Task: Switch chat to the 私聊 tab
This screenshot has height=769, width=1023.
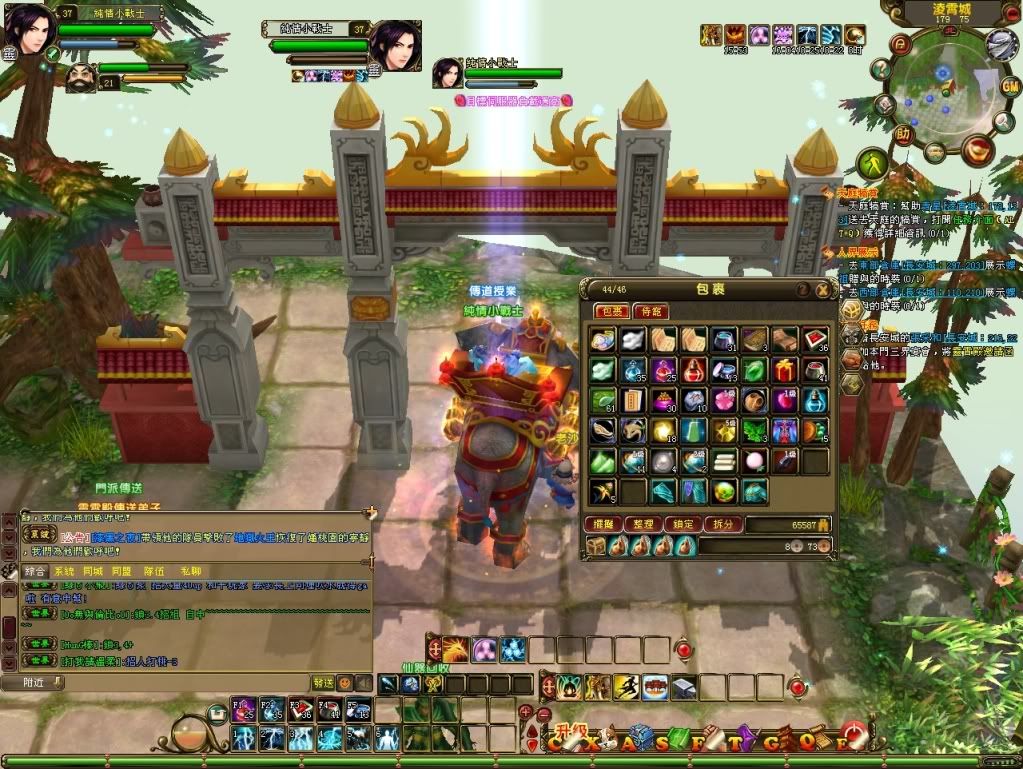Action: 189,571
